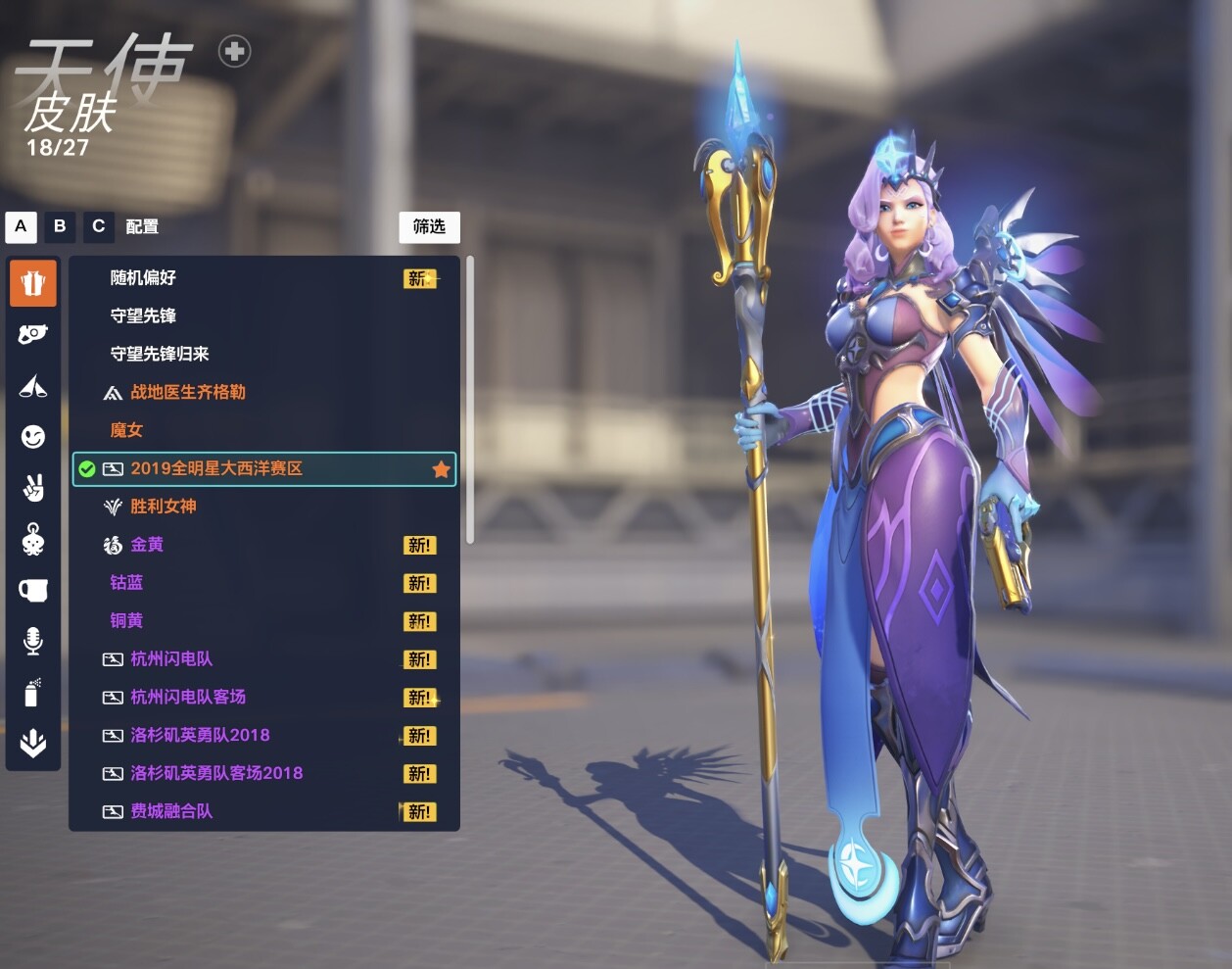1232x969 pixels.
Task: Select the 胜利女神 skin
Action: click(x=164, y=507)
